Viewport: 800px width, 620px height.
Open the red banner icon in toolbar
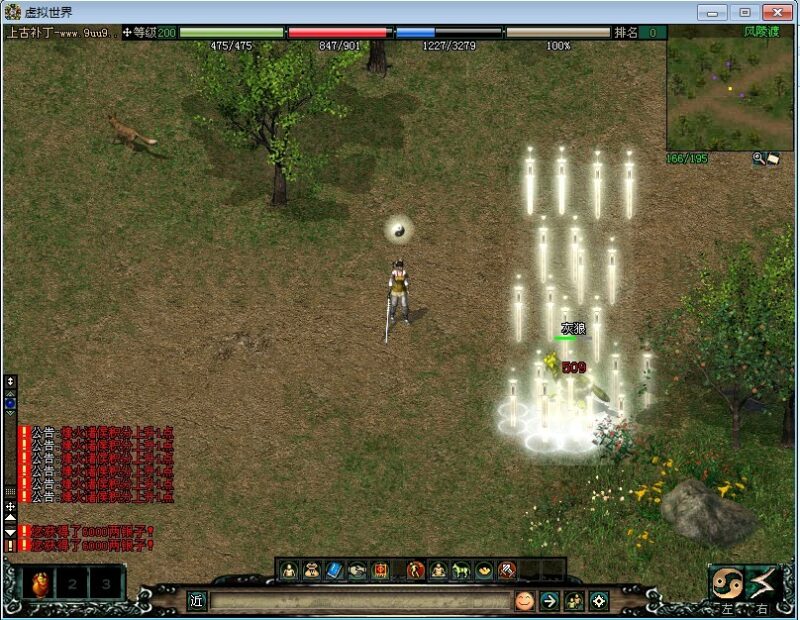pos(381,570)
